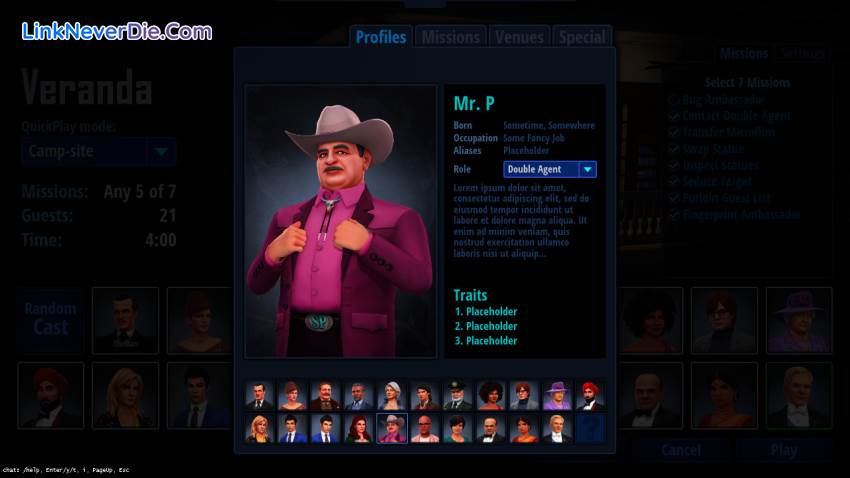Choose the man with the red turban portrait
Screen dimensions: 850x478
click(x=590, y=396)
